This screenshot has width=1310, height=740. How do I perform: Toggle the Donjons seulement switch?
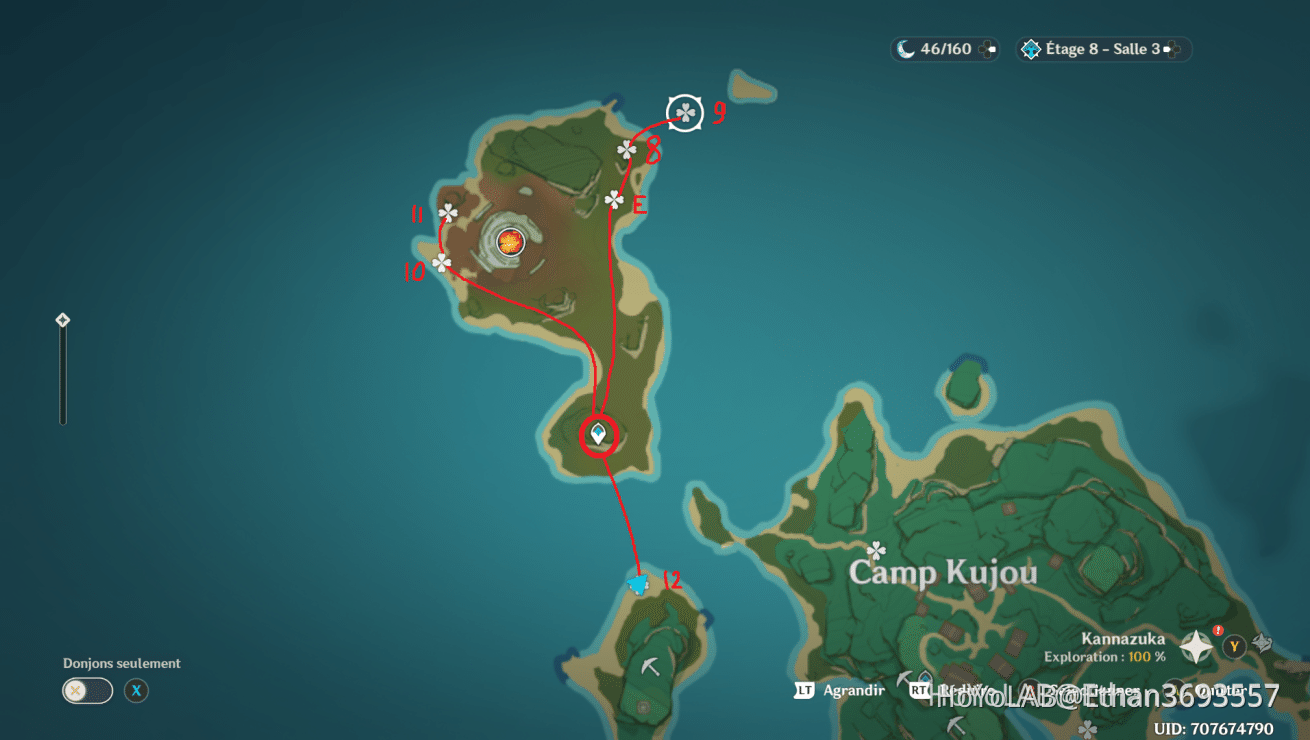click(87, 691)
